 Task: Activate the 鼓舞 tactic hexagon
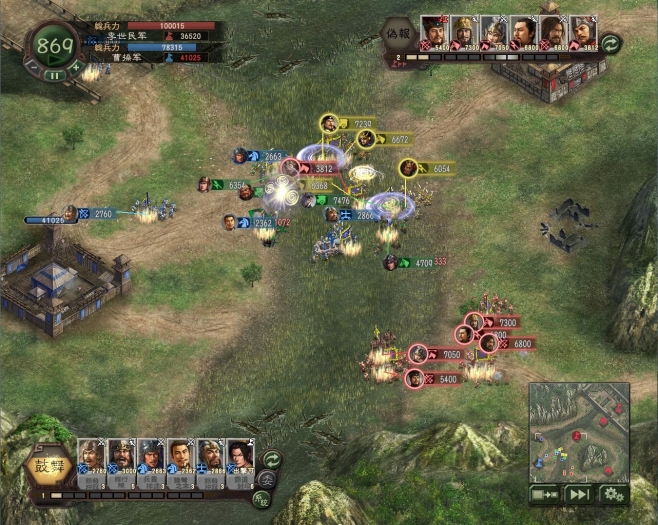point(38,466)
